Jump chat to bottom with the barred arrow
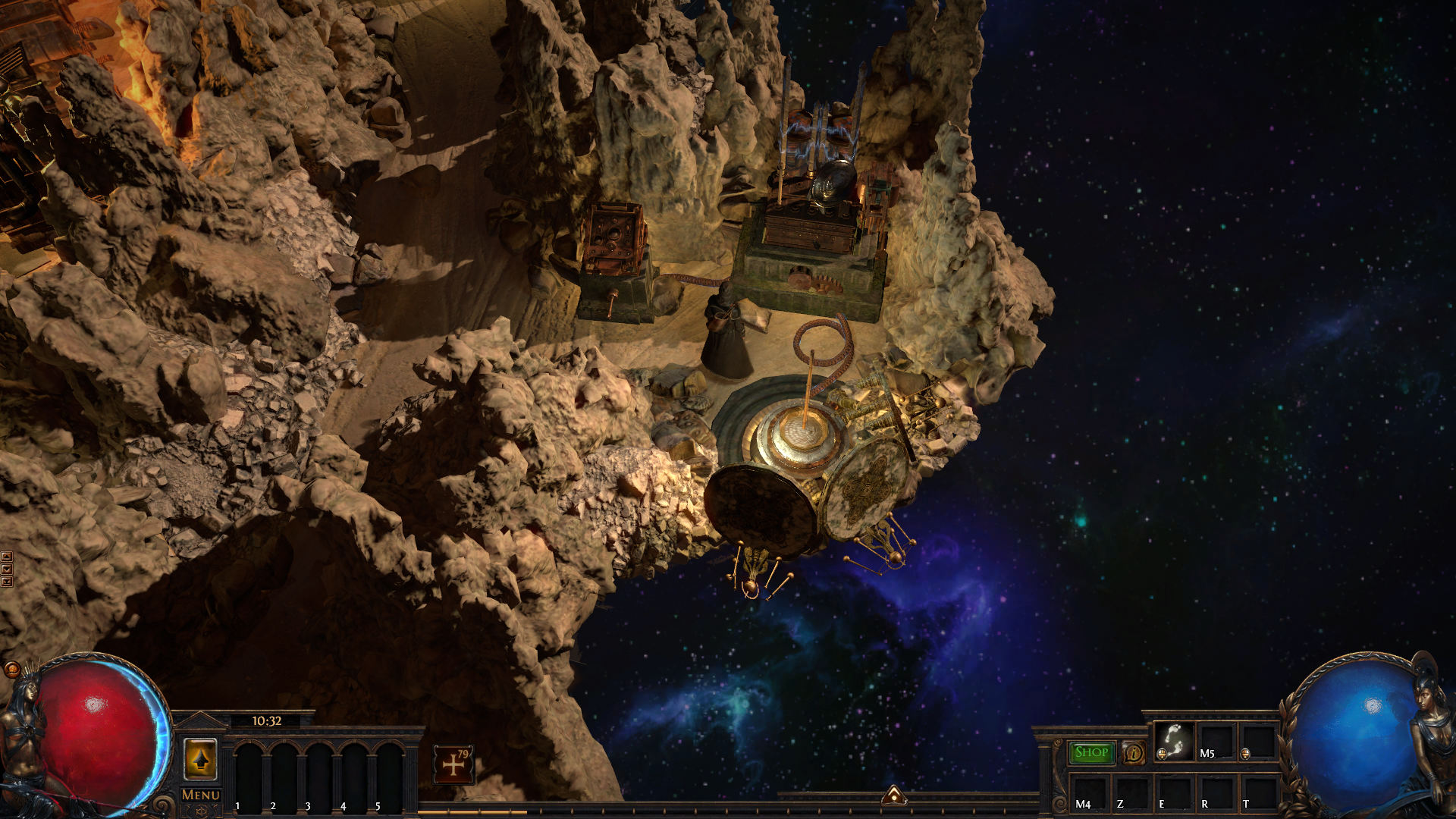This screenshot has height=819, width=1456. [x=7, y=582]
